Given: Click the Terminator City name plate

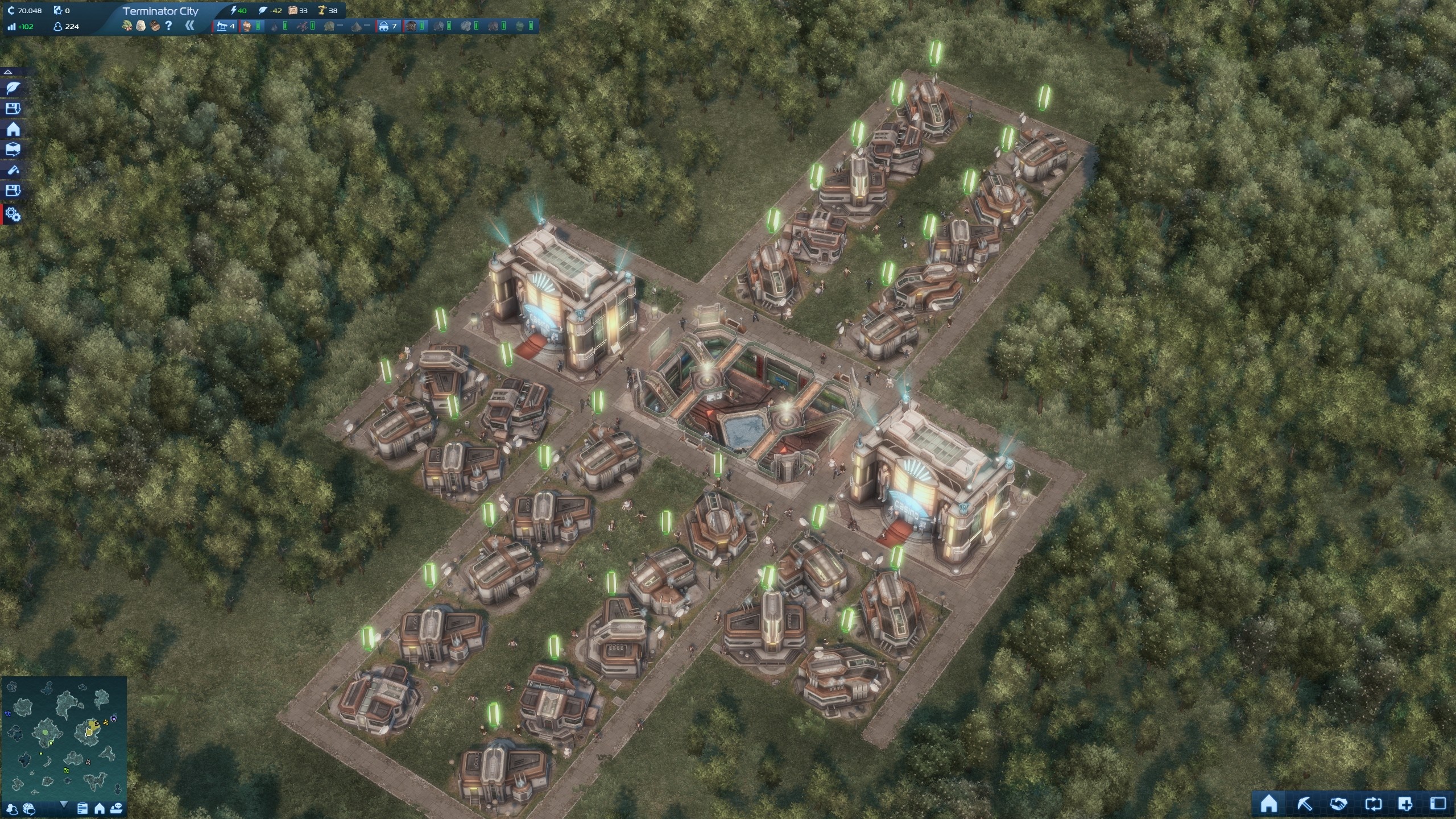Looking at the screenshot, I should [161, 10].
